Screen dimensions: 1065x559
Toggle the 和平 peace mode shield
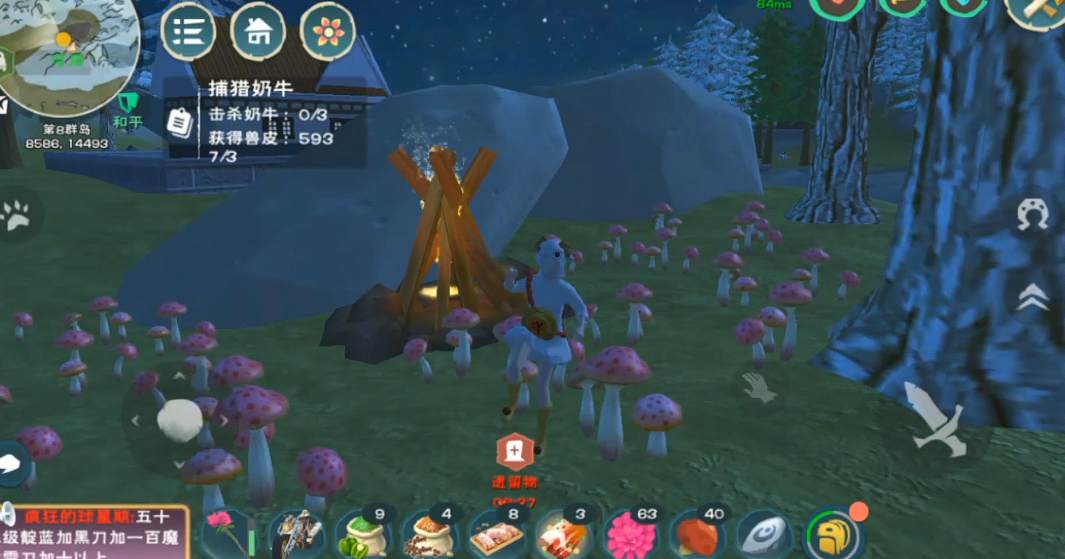(128, 108)
